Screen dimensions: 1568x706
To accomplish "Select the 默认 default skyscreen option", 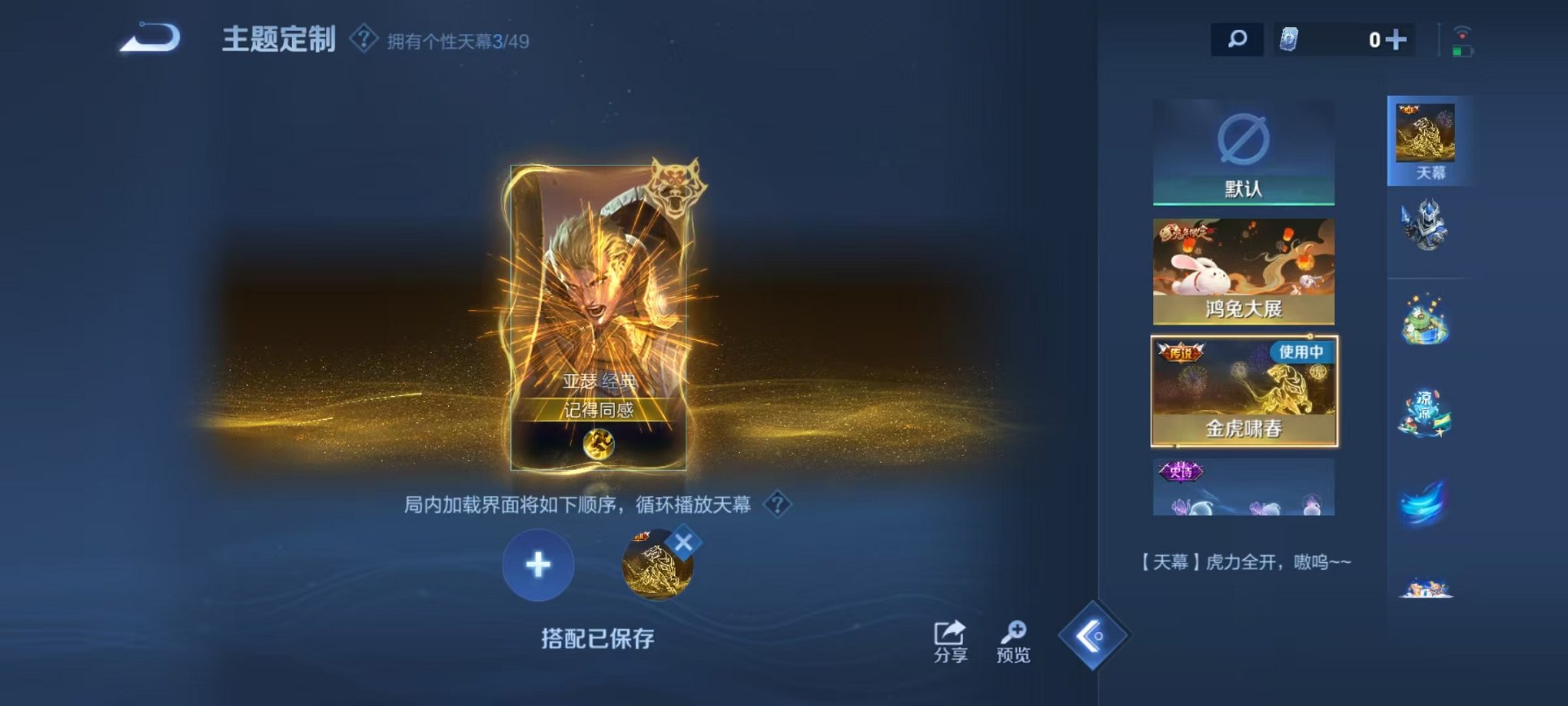I will click(x=1243, y=151).
